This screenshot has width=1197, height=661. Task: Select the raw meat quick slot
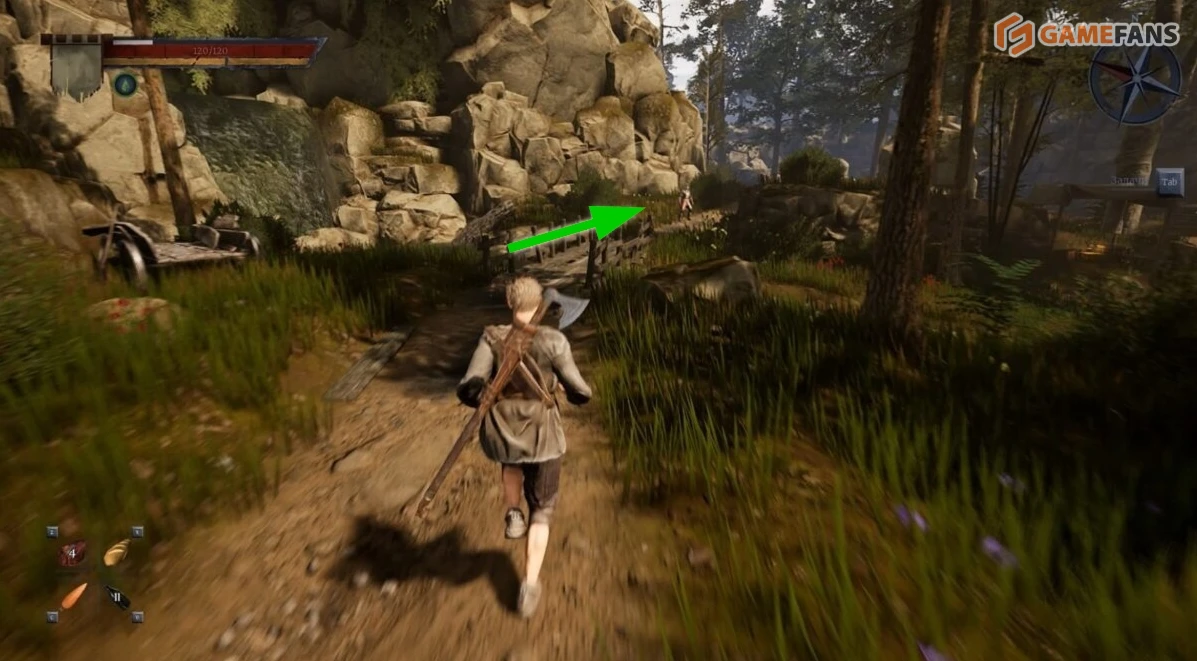72,553
